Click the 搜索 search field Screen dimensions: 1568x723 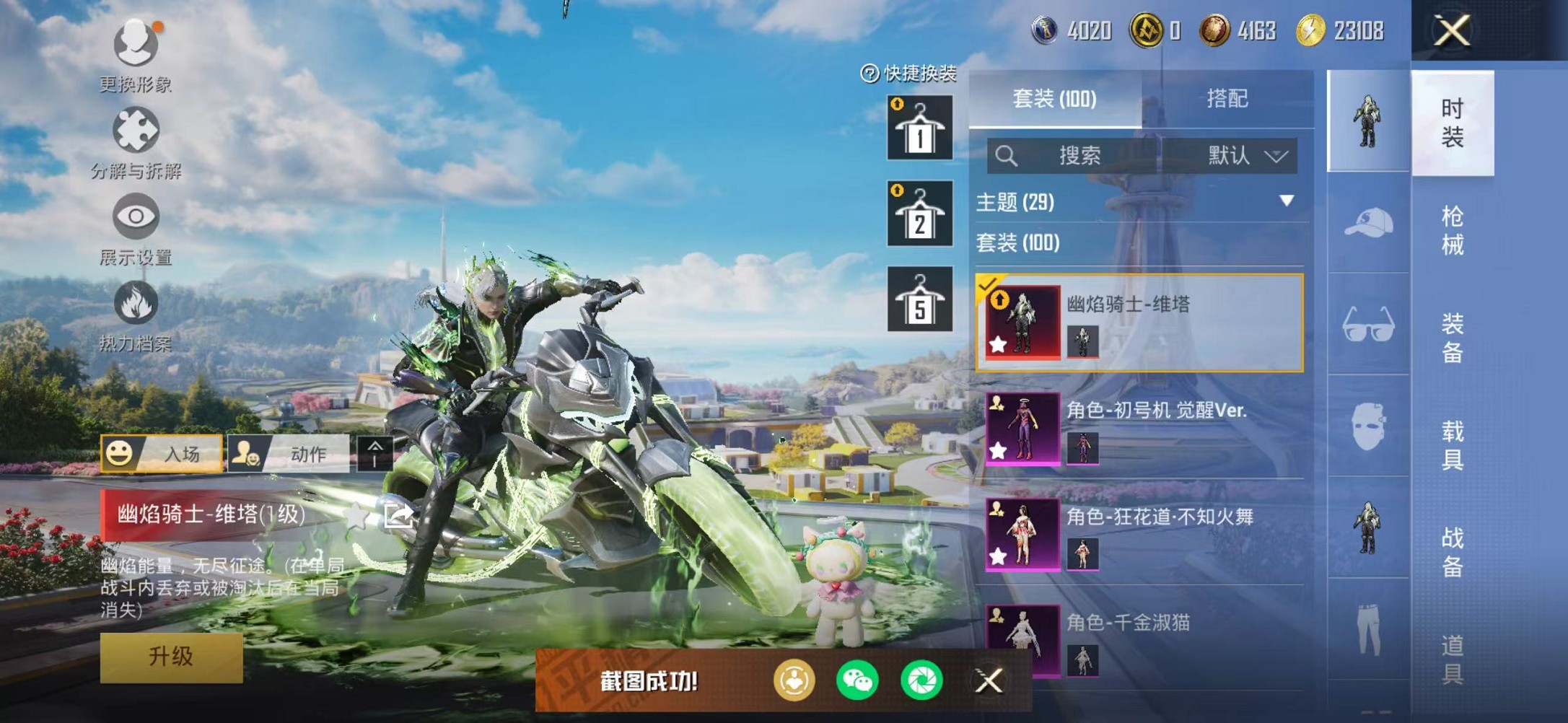click(1074, 156)
